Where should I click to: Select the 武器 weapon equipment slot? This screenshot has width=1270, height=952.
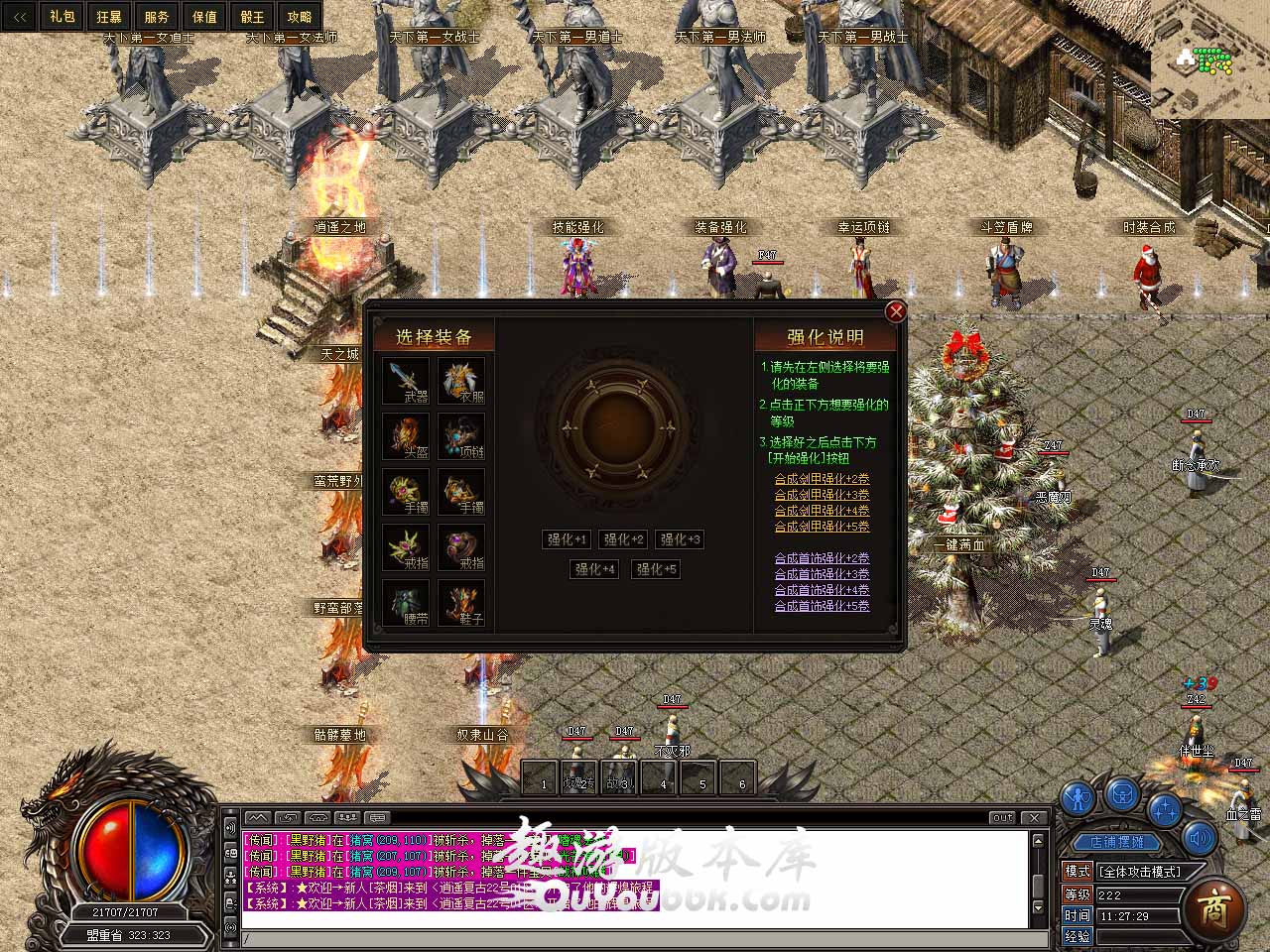(406, 381)
